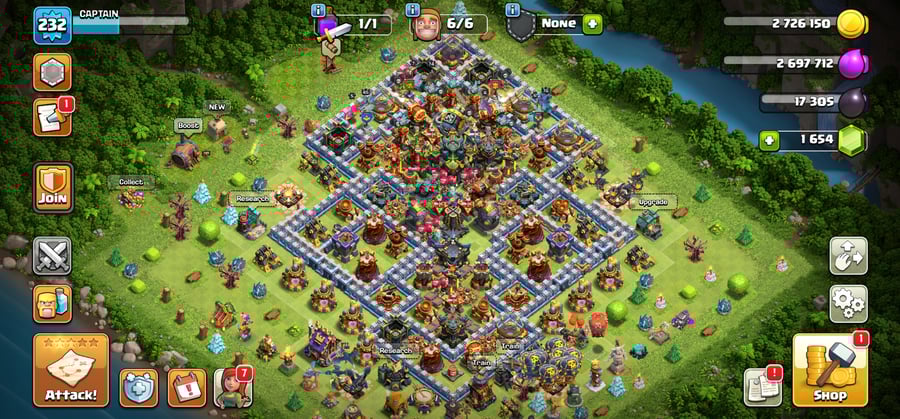The image size is (900, 419).
Task: Click the Join clan button
Action: 53,187
